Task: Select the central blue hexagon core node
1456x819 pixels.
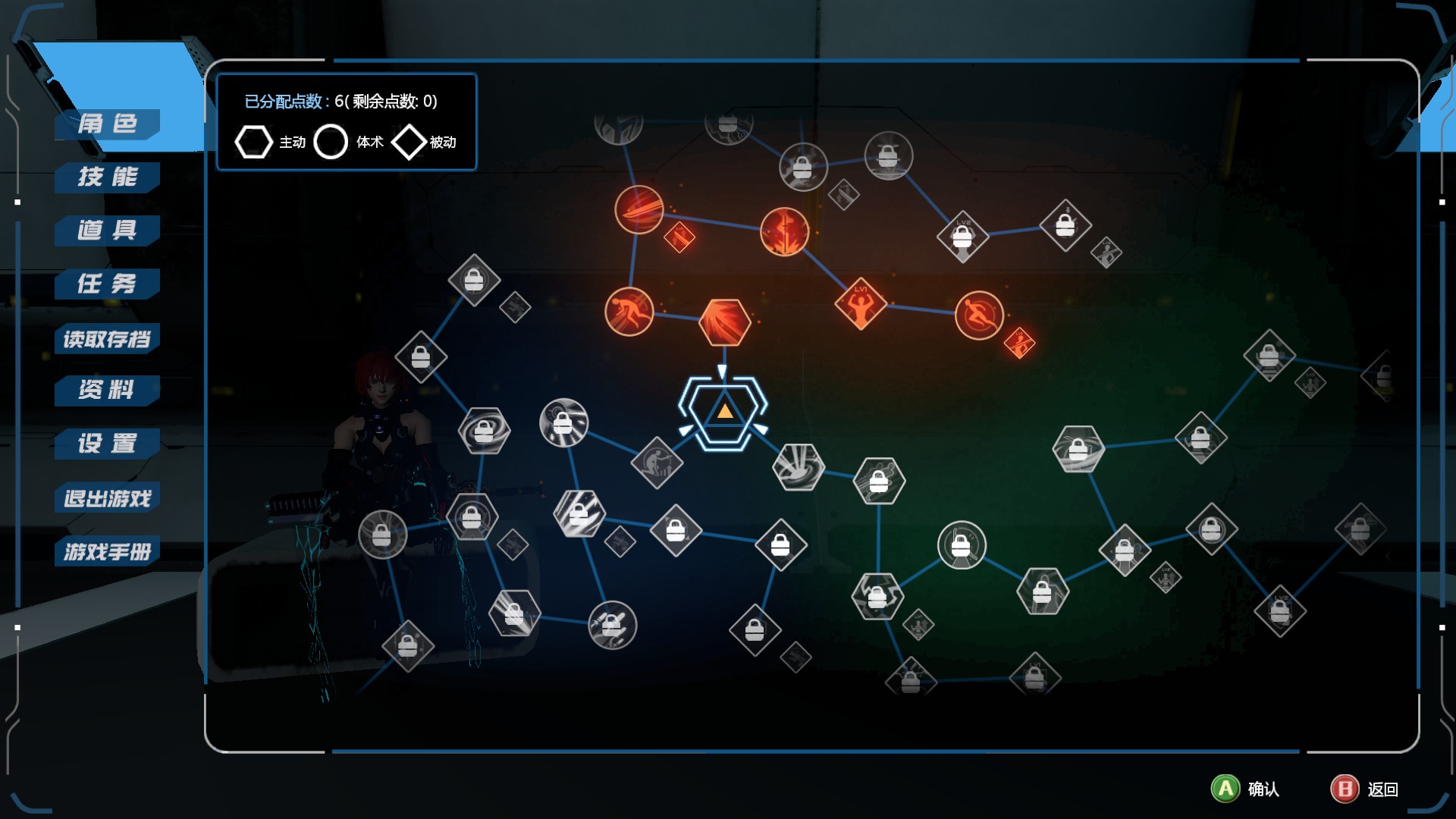Action: (723, 412)
